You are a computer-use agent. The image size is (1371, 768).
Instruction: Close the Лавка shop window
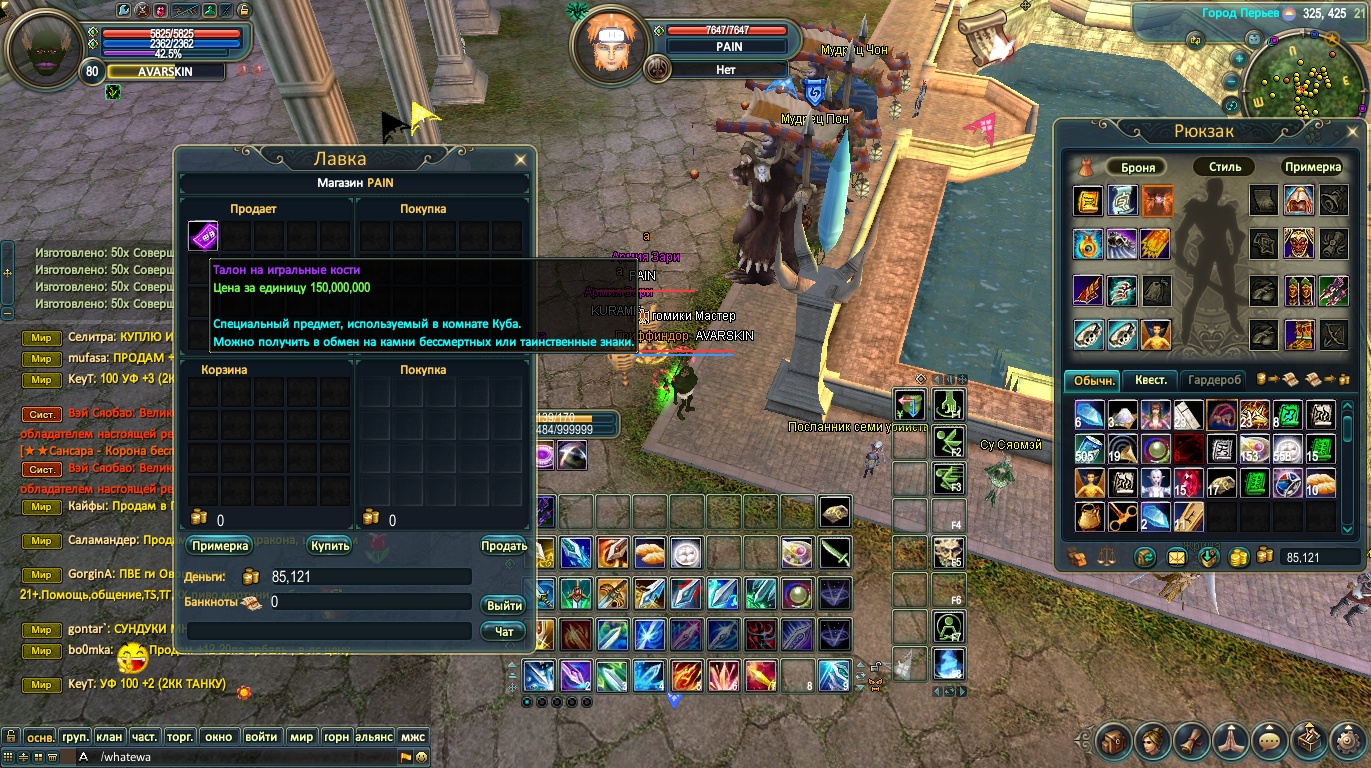tap(520, 159)
